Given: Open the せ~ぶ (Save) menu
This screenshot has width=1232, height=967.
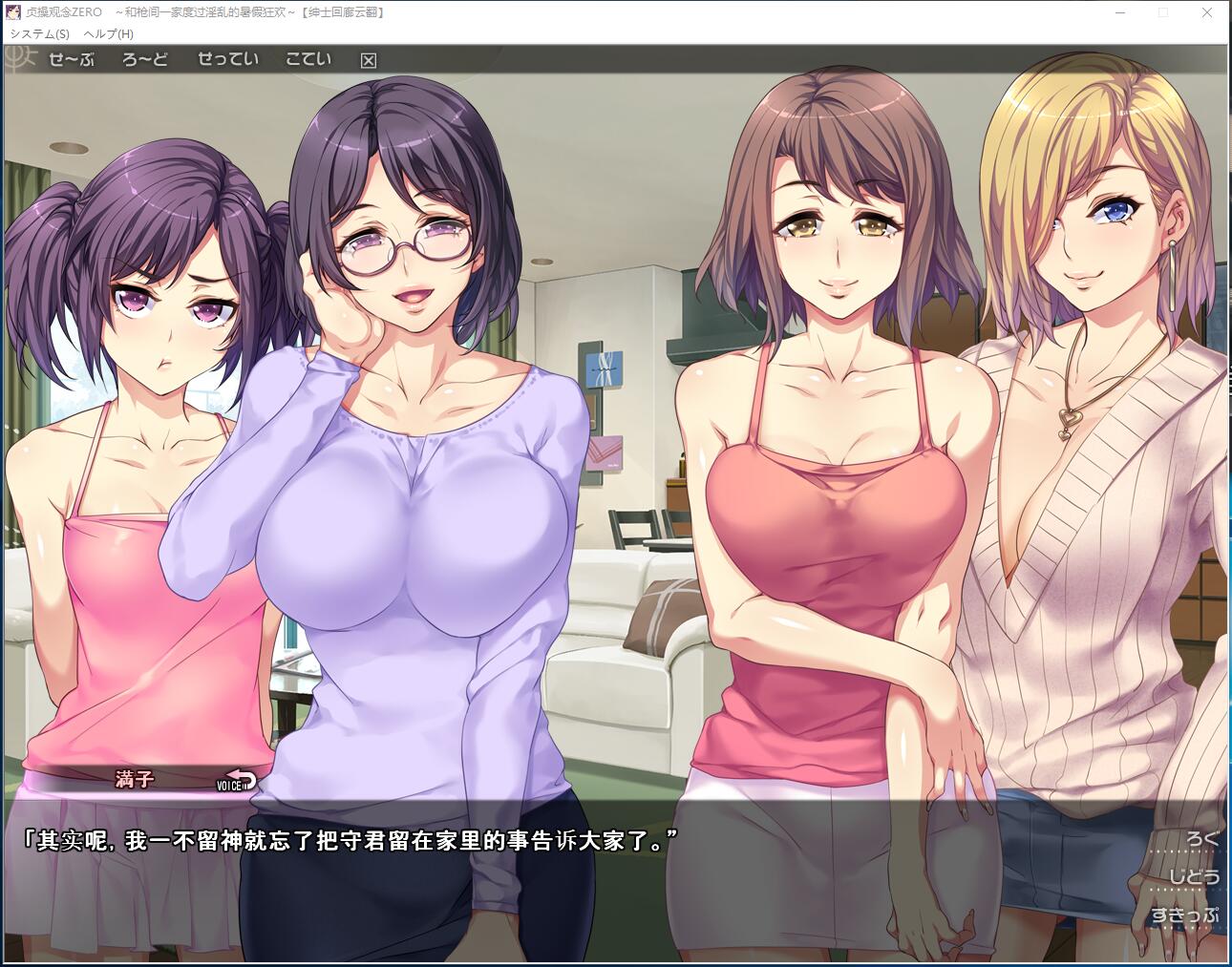Looking at the screenshot, I should coord(72,59).
